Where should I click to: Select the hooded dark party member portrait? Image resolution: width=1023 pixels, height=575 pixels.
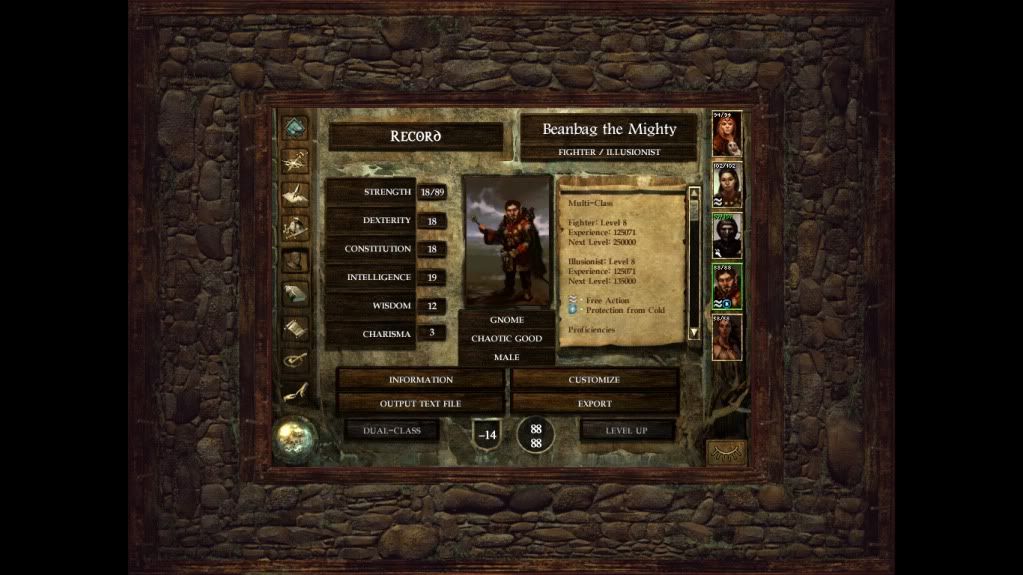coord(727,236)
